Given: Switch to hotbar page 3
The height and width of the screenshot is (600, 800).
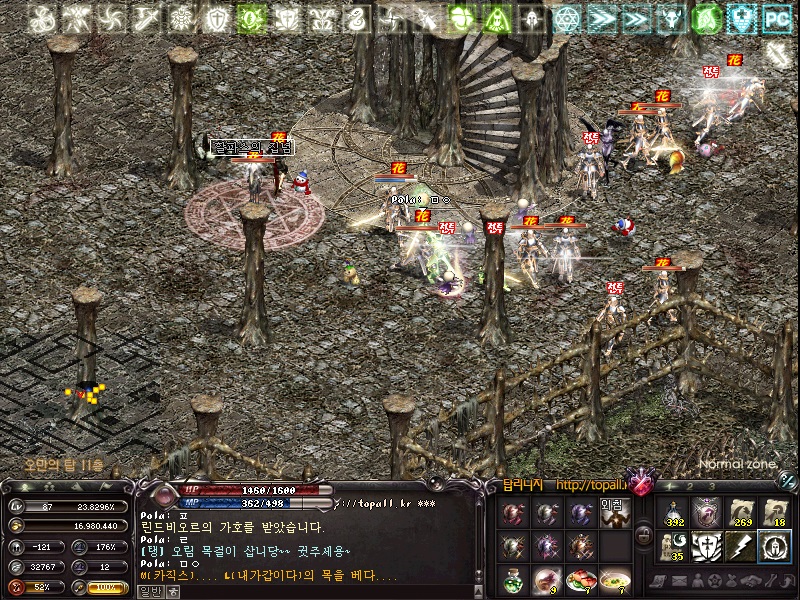Looking at the screenshot, I should coord(712,486).
